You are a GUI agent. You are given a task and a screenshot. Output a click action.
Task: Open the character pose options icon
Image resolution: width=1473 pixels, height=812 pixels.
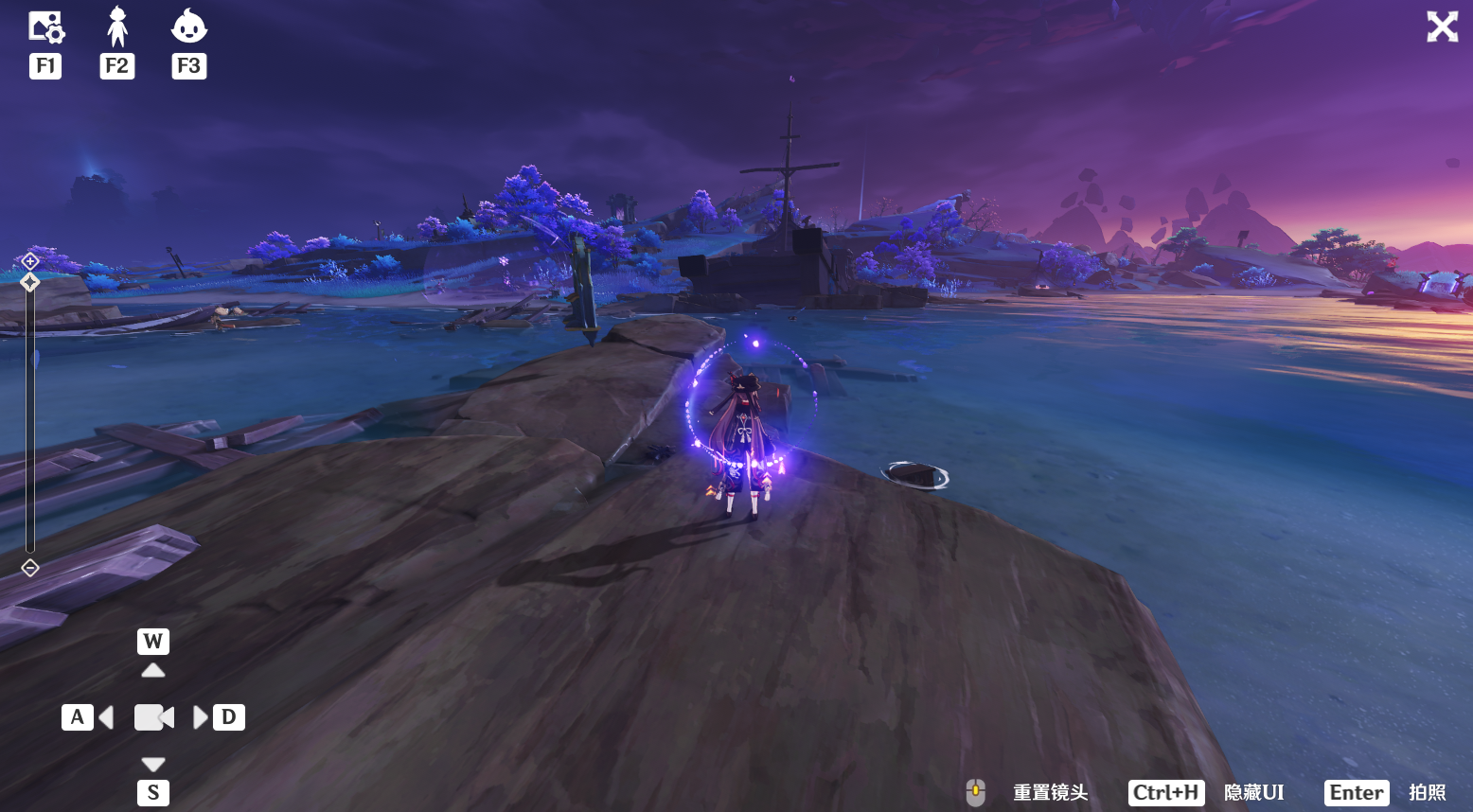[117, 27]
